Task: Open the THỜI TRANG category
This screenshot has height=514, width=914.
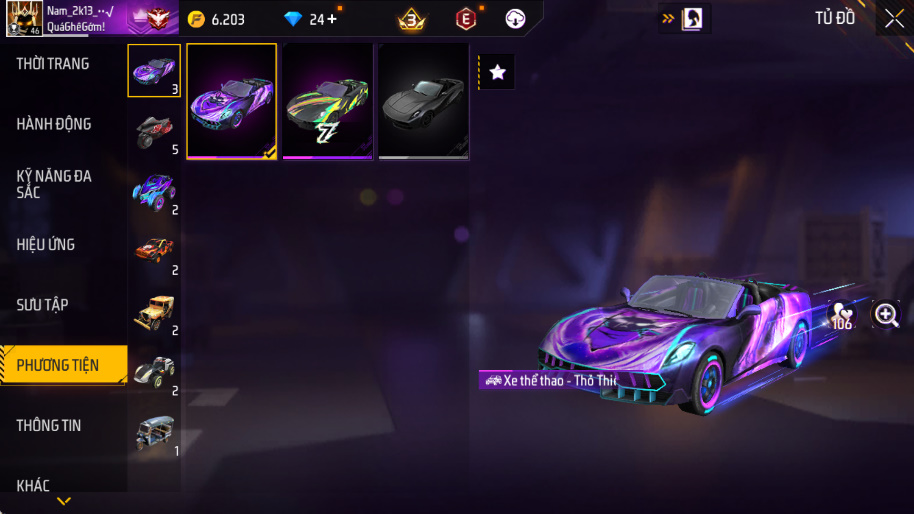Action: (x=53, y=64)
